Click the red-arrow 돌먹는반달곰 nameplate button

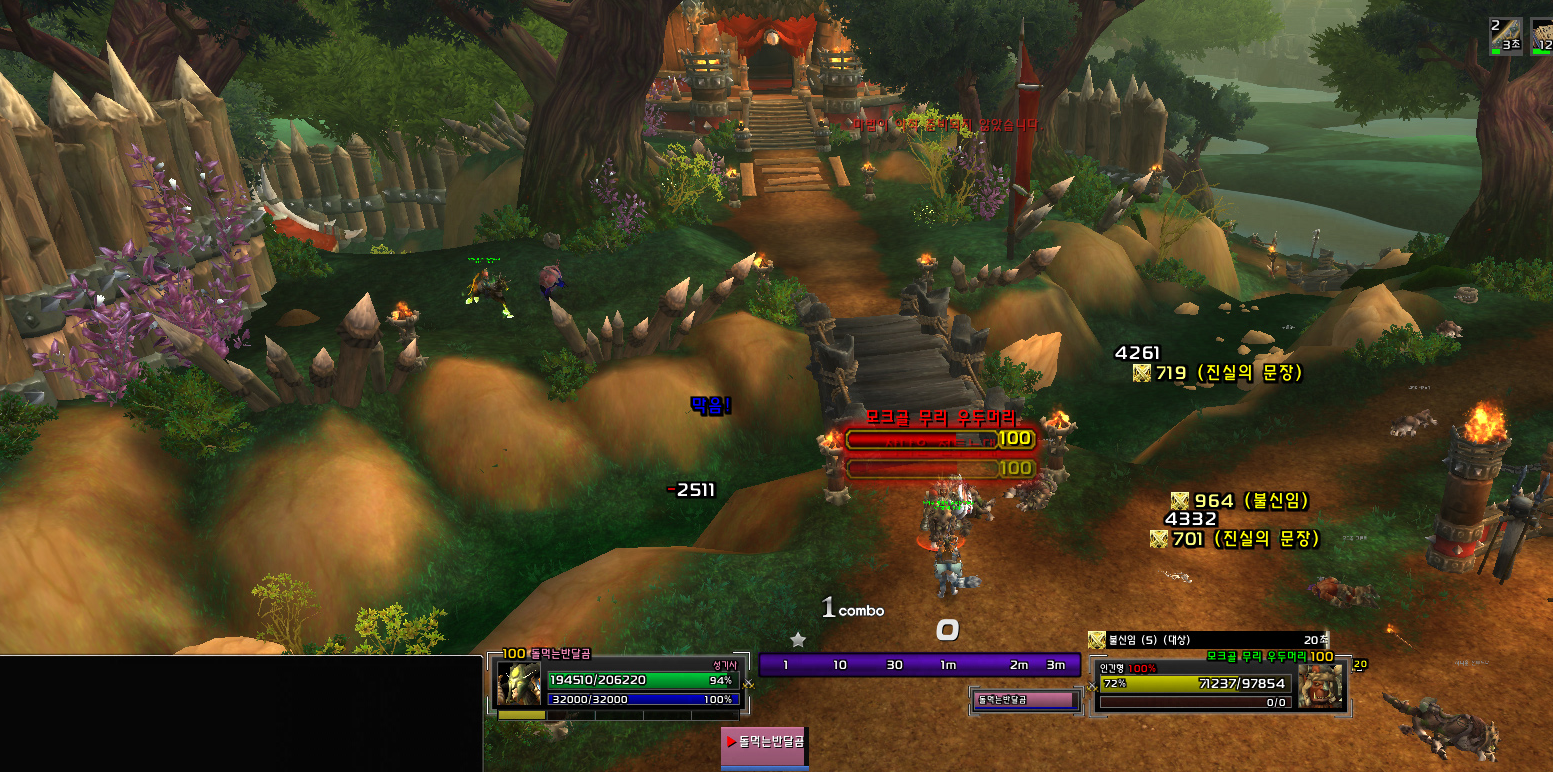click(x=765, y=742)
